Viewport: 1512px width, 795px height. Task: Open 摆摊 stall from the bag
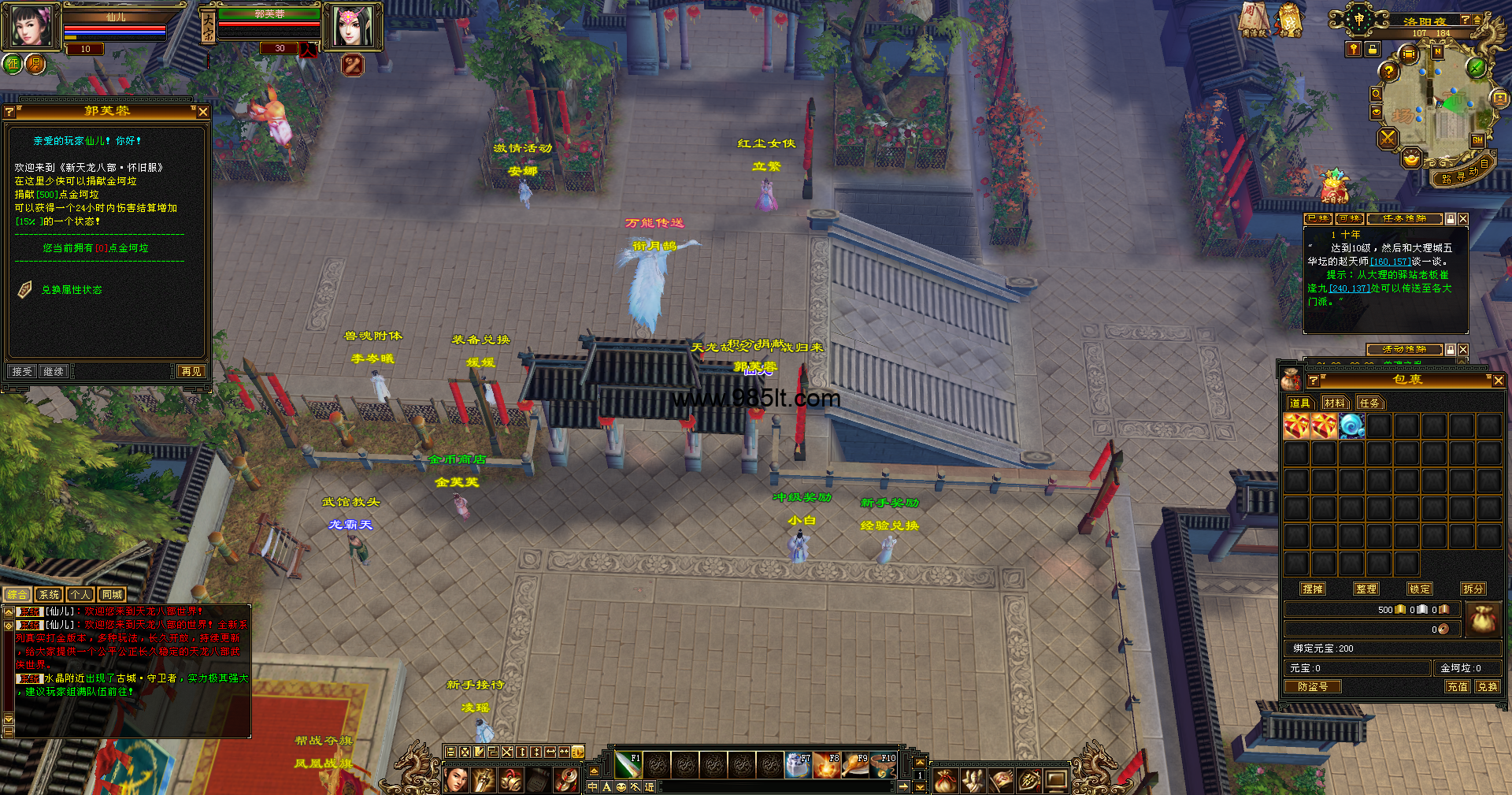[1313, 589]
